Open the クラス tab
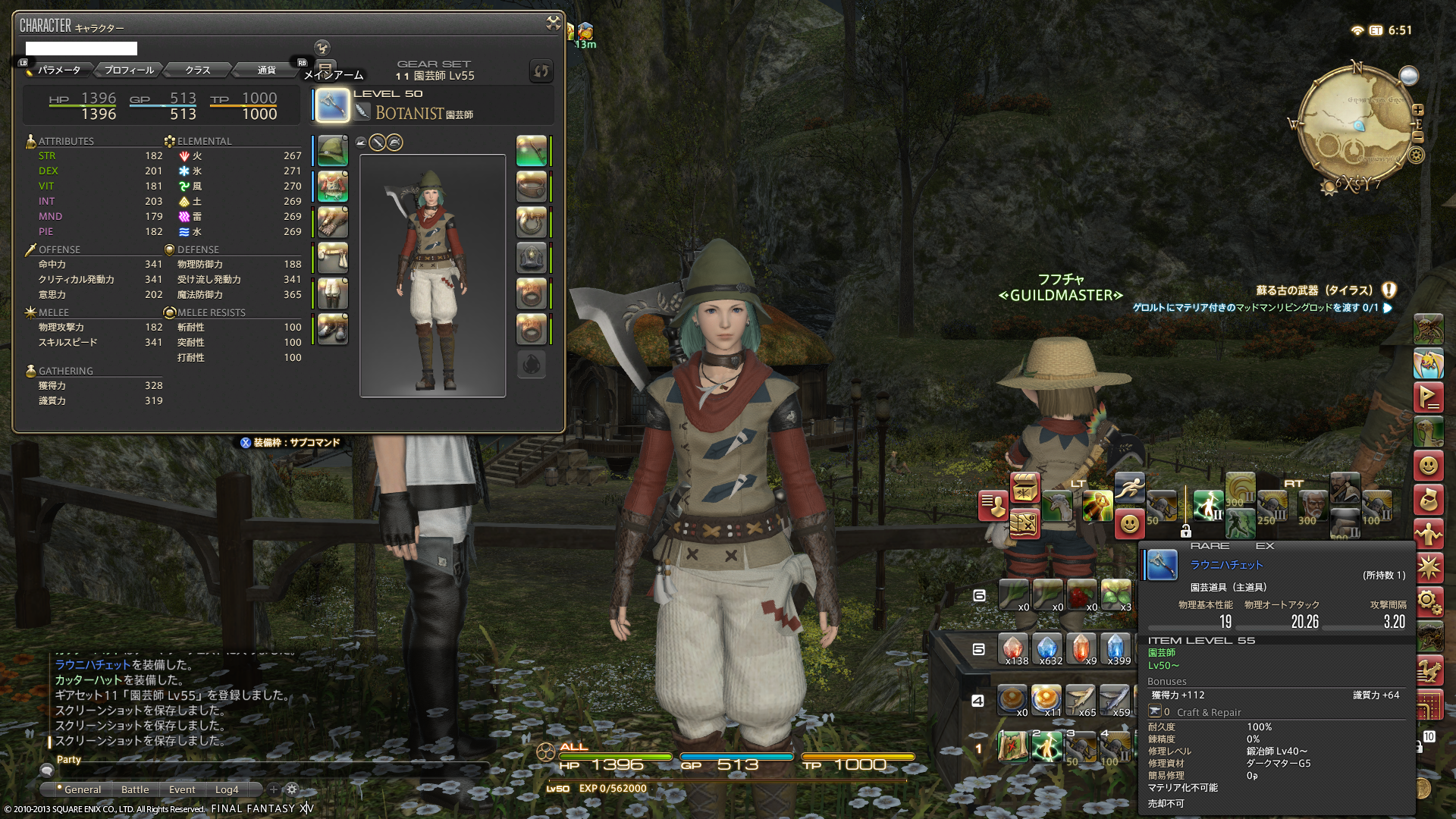Viewport: 1456px width, 819px height. [x=198, y=70]
